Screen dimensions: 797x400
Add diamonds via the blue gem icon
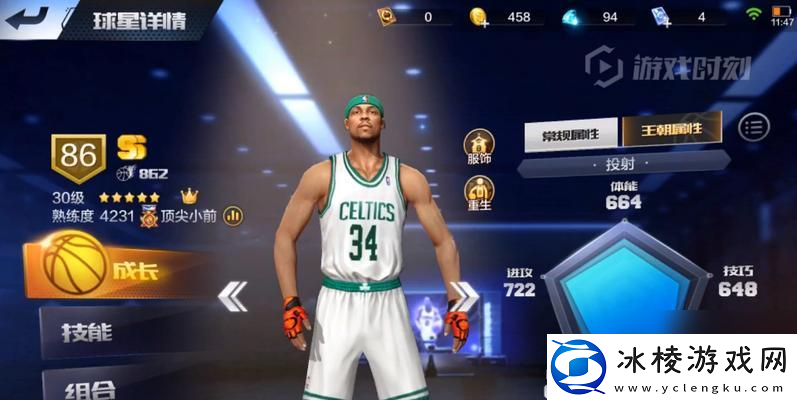(x=572, y=17)
